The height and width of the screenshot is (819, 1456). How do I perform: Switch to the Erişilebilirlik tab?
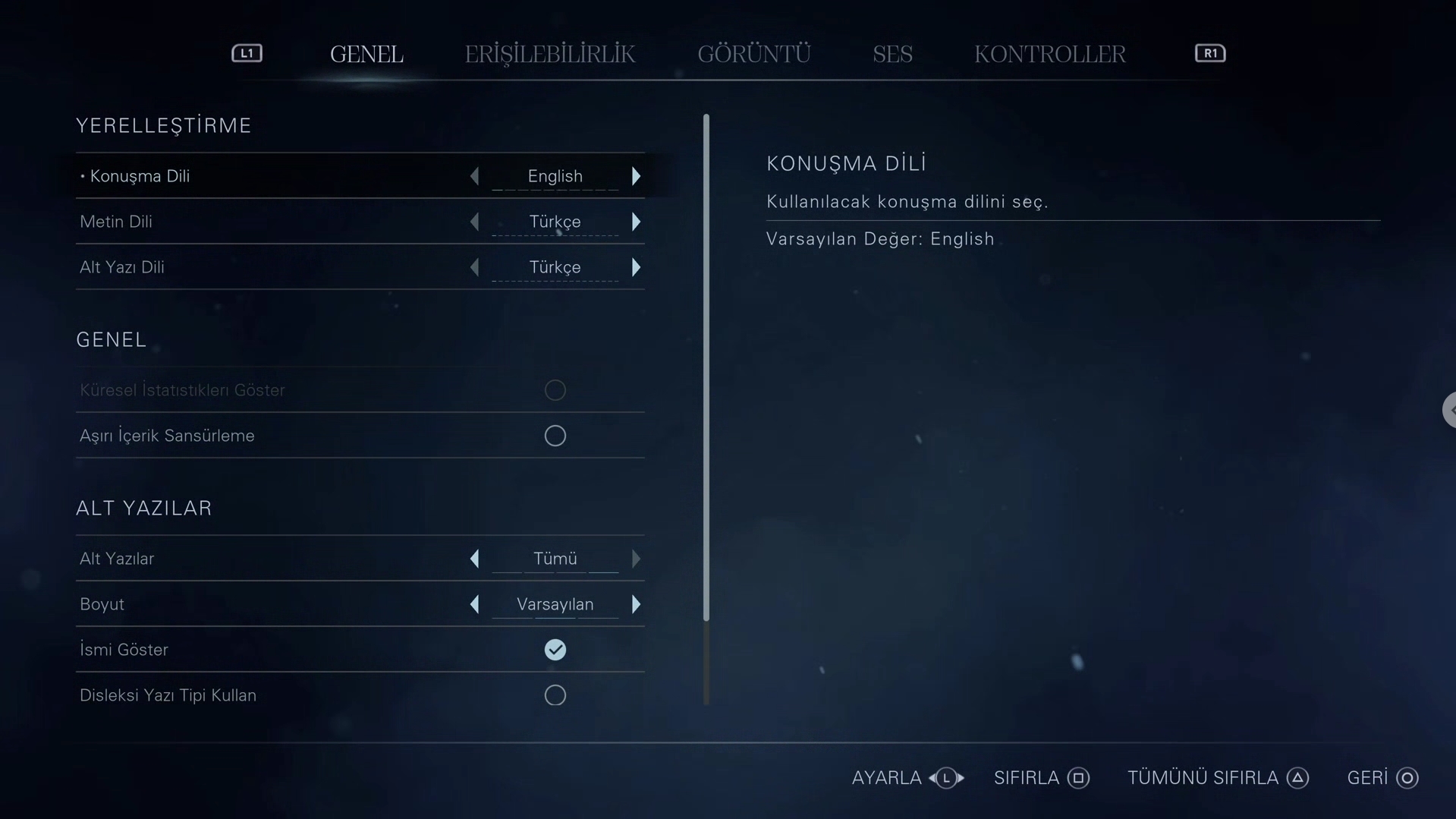[549, 54]
